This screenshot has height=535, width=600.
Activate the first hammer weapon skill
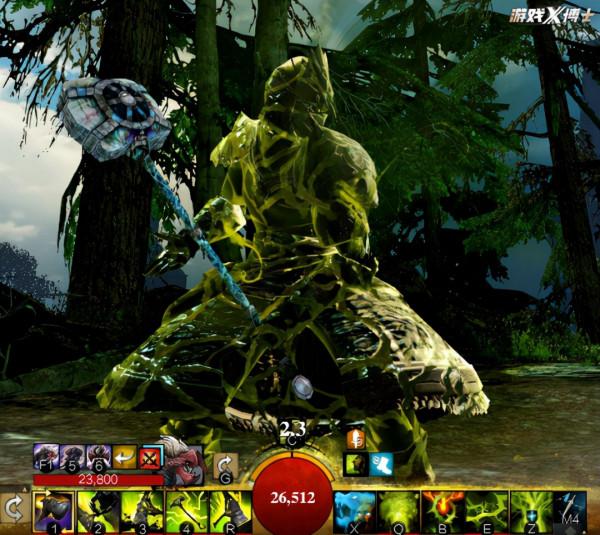tap(53, 511)
